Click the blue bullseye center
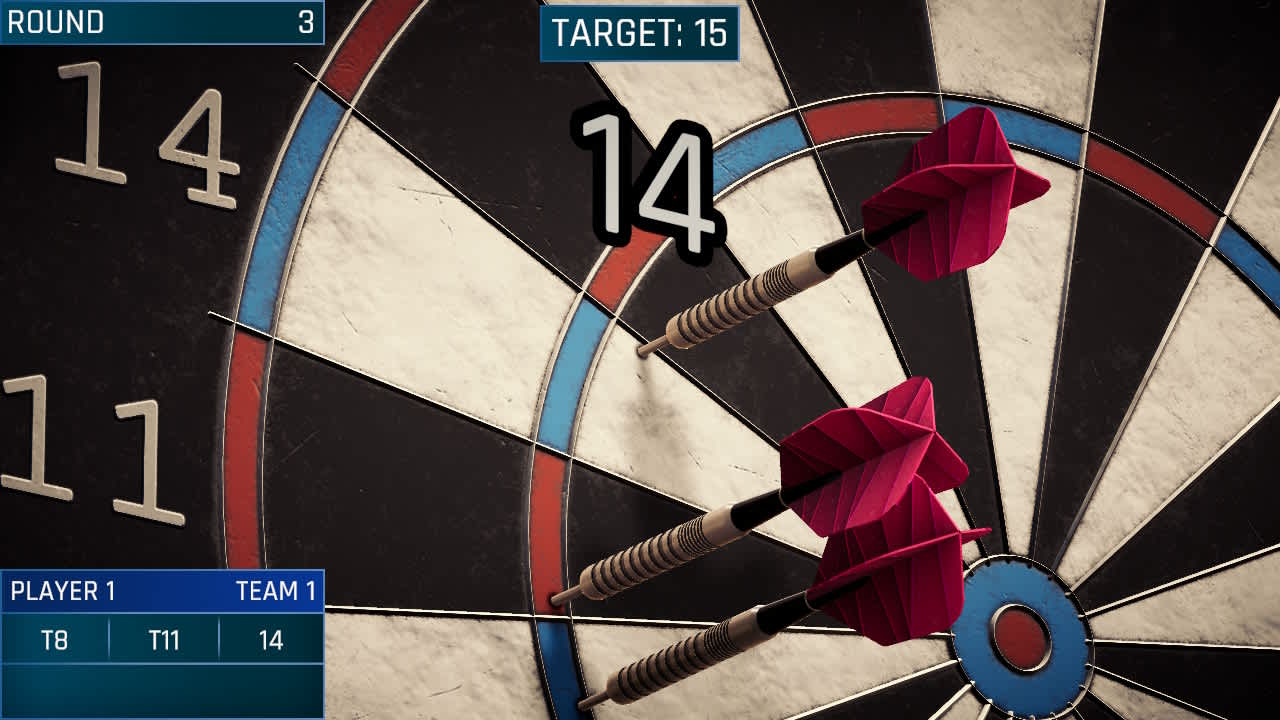The width and height of the screenshot is (1280, 720). [x=1022, y=637]
